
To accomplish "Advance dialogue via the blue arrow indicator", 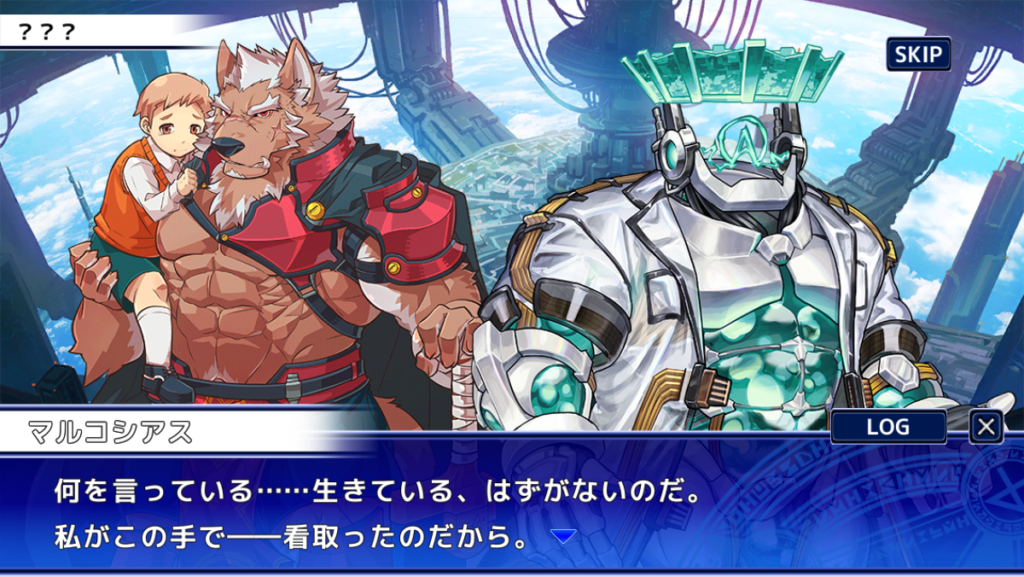I will coord(564,537).
